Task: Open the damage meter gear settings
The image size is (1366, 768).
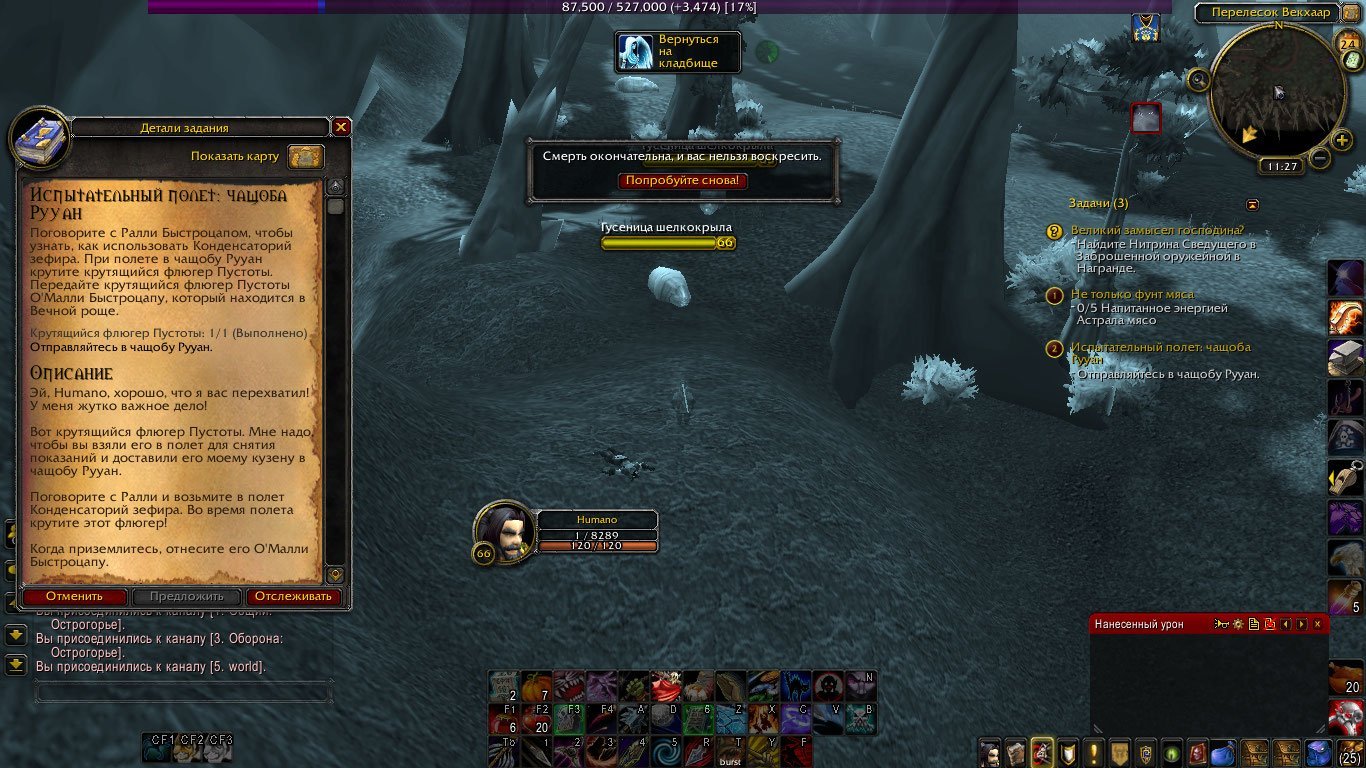Action: coord(1238,624)
